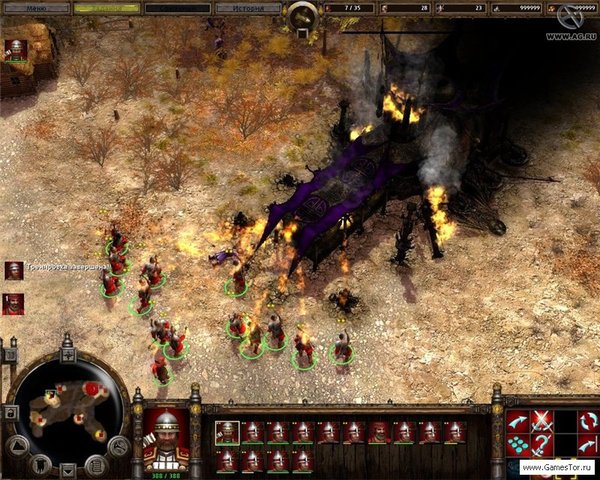Image resolution: width=600 pixels, height=480 pixels.
Task: Activate the crossed swords attack command
Action: 542,420
